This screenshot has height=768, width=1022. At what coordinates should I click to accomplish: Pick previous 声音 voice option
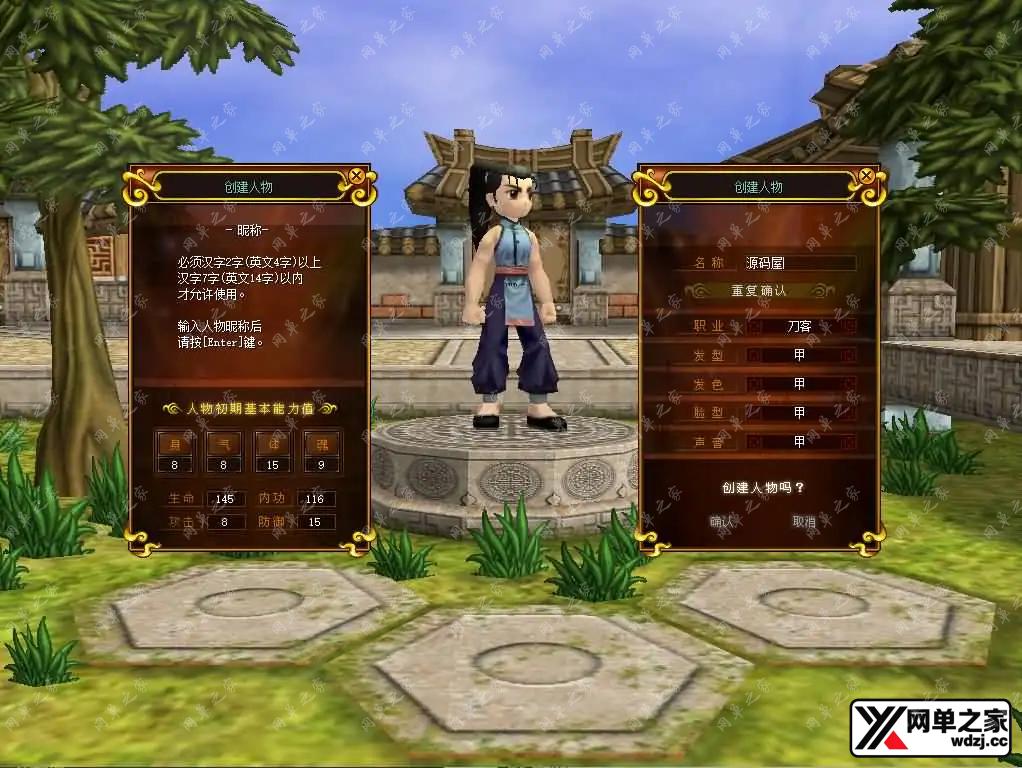[x=754, y=441]
